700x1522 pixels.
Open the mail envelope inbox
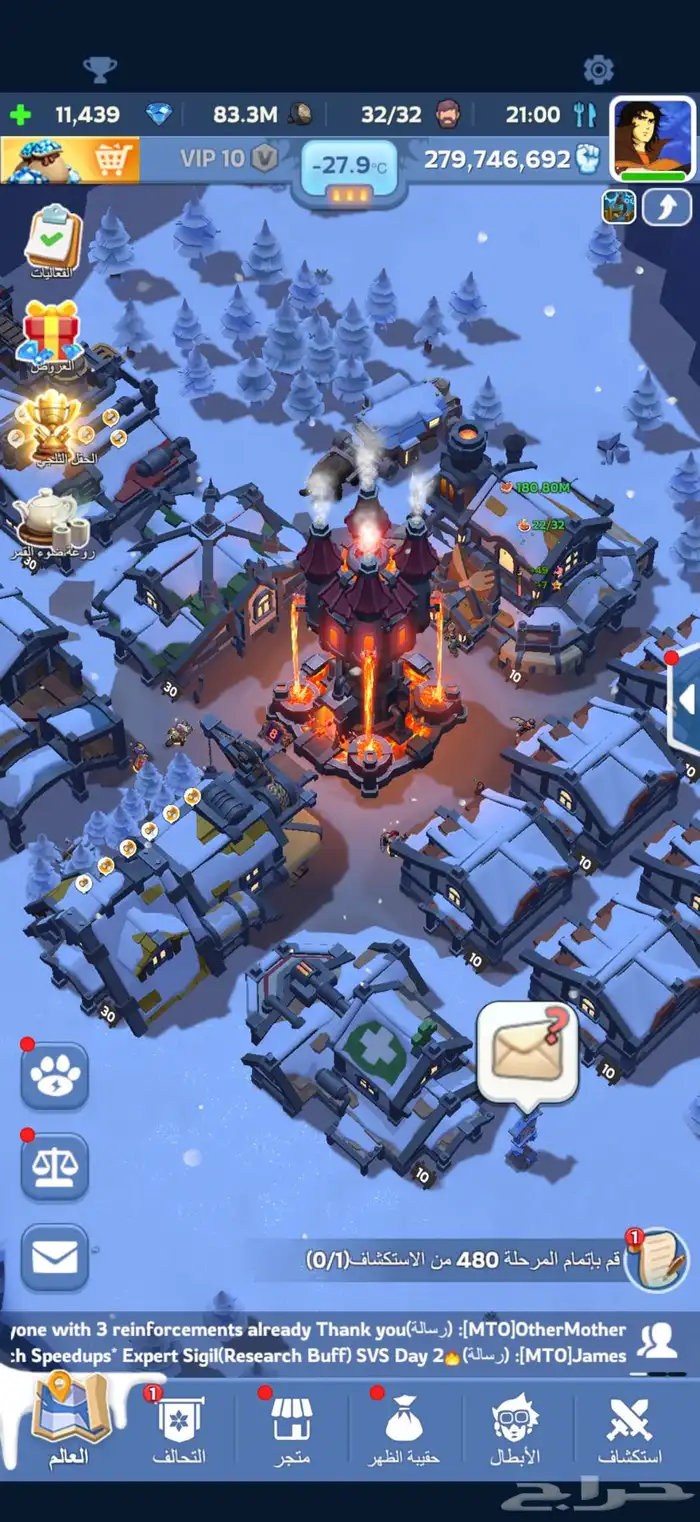pyautogui.click(x=55, y=1258)
